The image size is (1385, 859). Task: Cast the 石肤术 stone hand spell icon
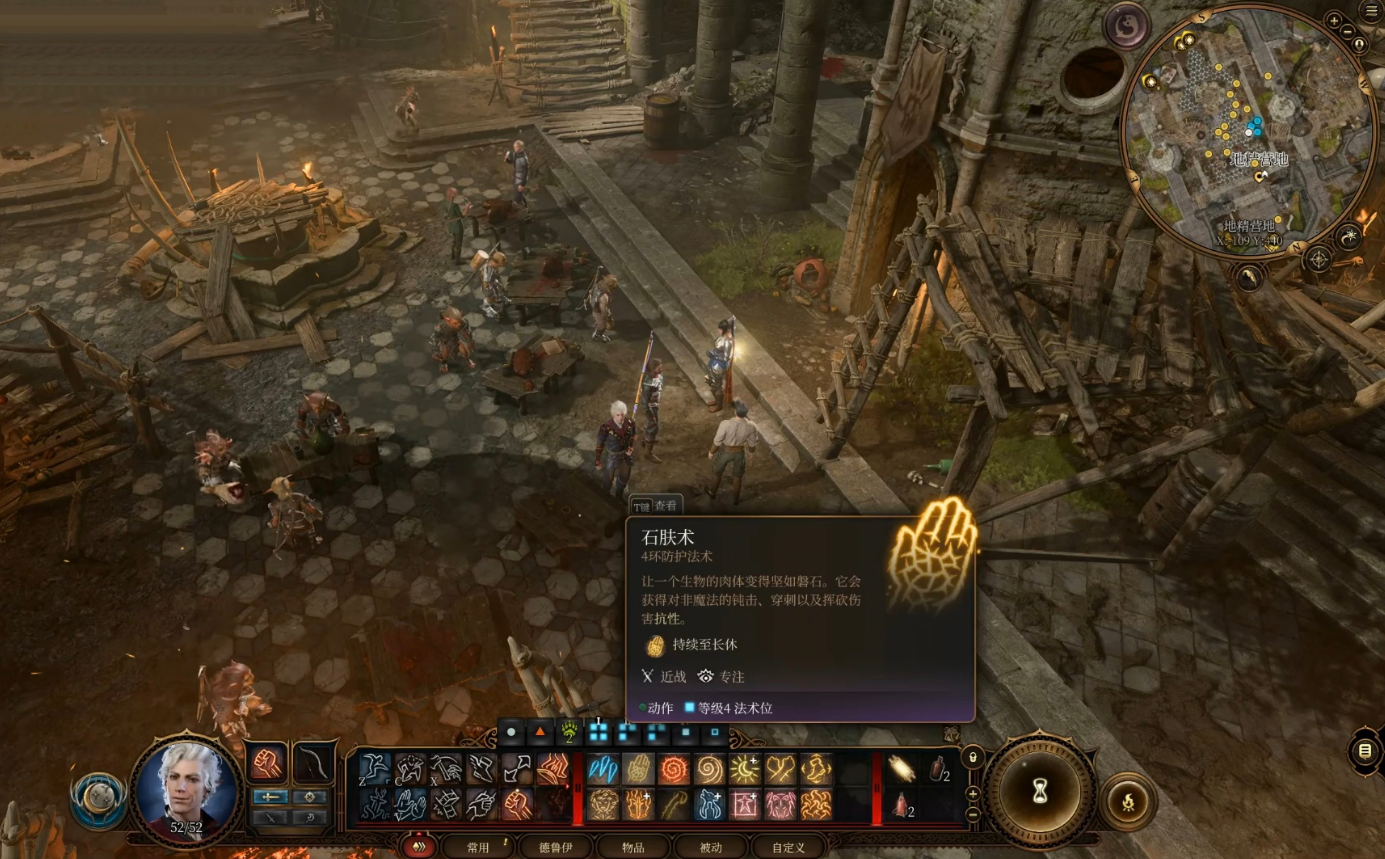(x=638, y=768)
